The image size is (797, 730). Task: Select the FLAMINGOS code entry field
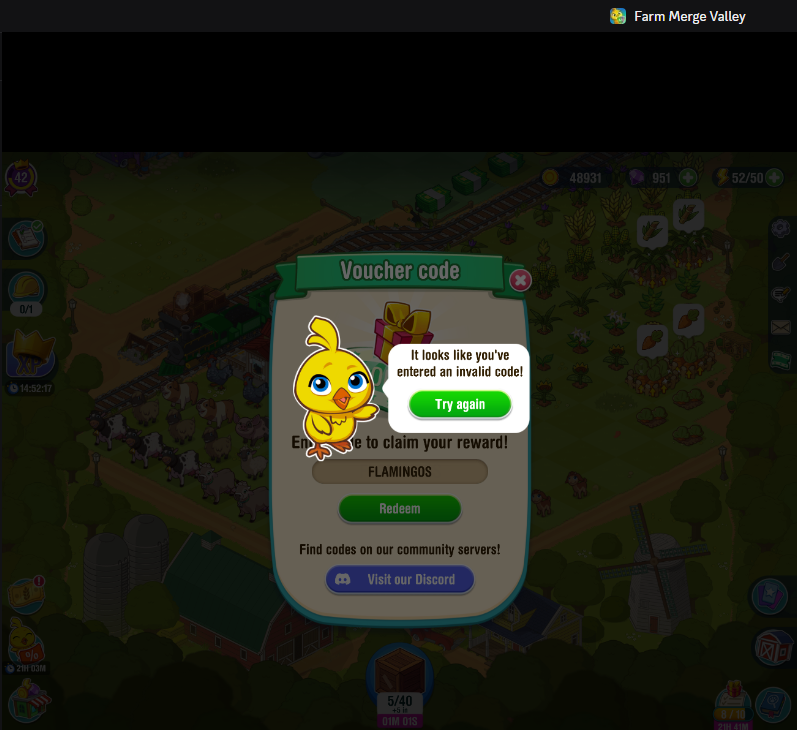(400, 471)
